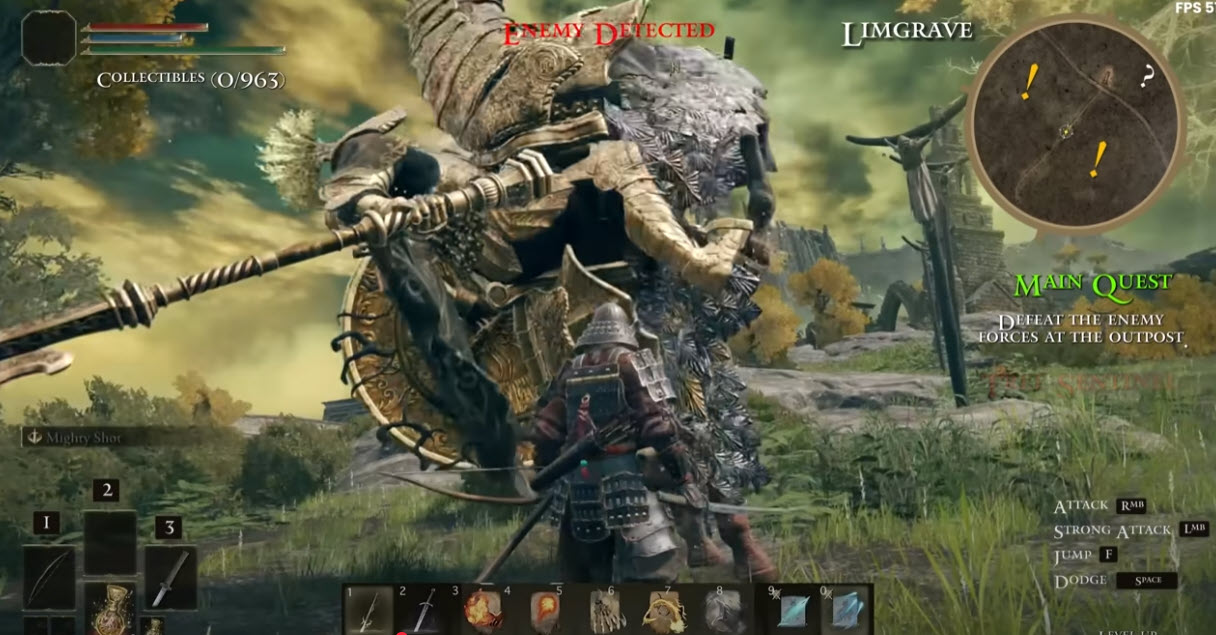Activate the claw skill in hotbar slot 5
Image resolution: width=1216 pixels, height=635 pixels.
pyautogui.click(x=608, y=611)
